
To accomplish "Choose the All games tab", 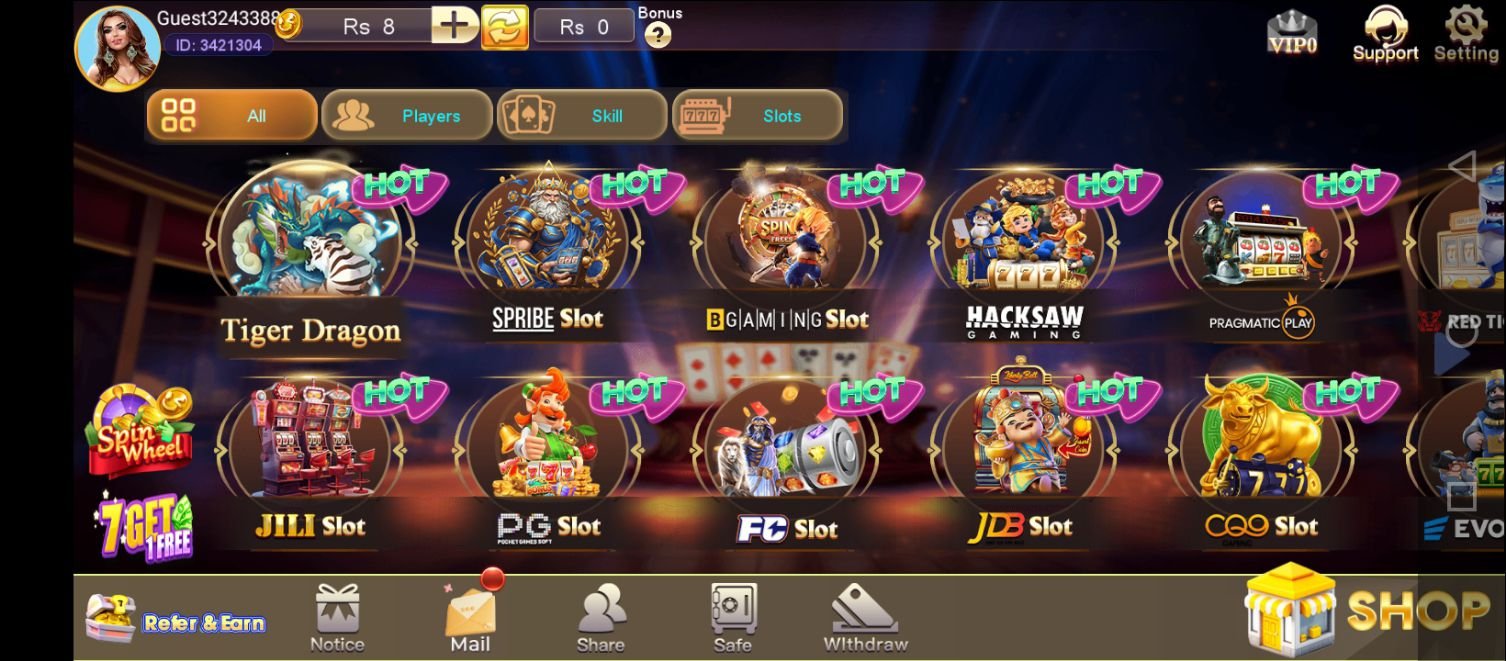I will [232, 116].
